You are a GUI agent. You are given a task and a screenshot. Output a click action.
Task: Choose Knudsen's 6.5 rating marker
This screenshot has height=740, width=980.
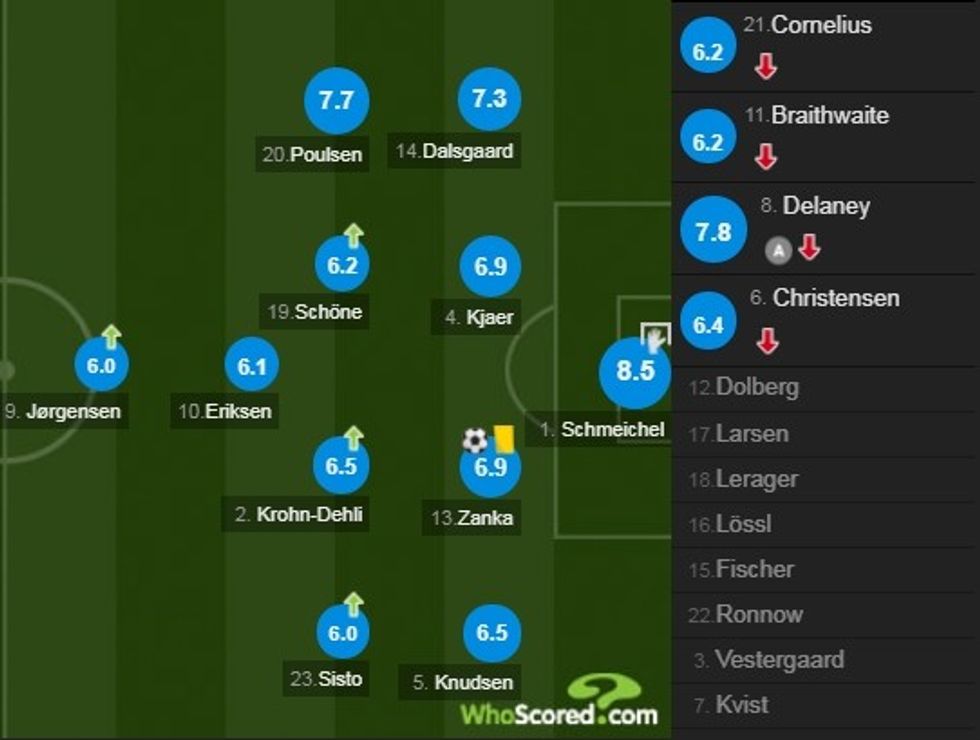coord(492,633)
